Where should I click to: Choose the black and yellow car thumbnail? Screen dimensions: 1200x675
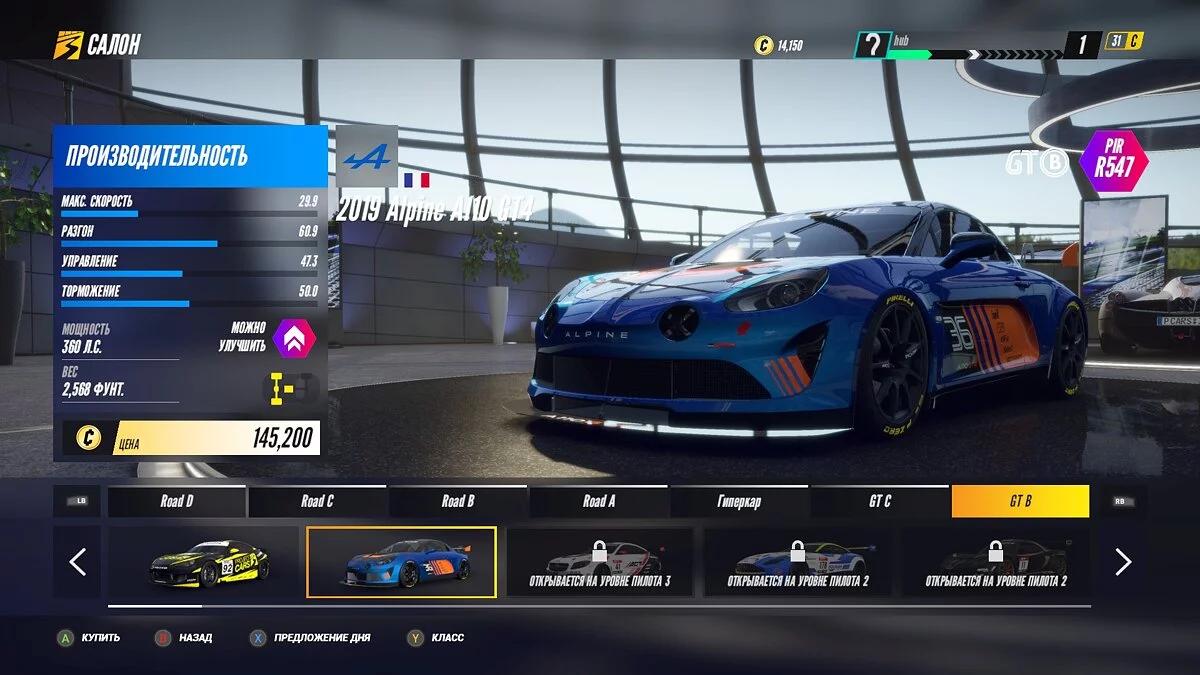tap(204, 562)
